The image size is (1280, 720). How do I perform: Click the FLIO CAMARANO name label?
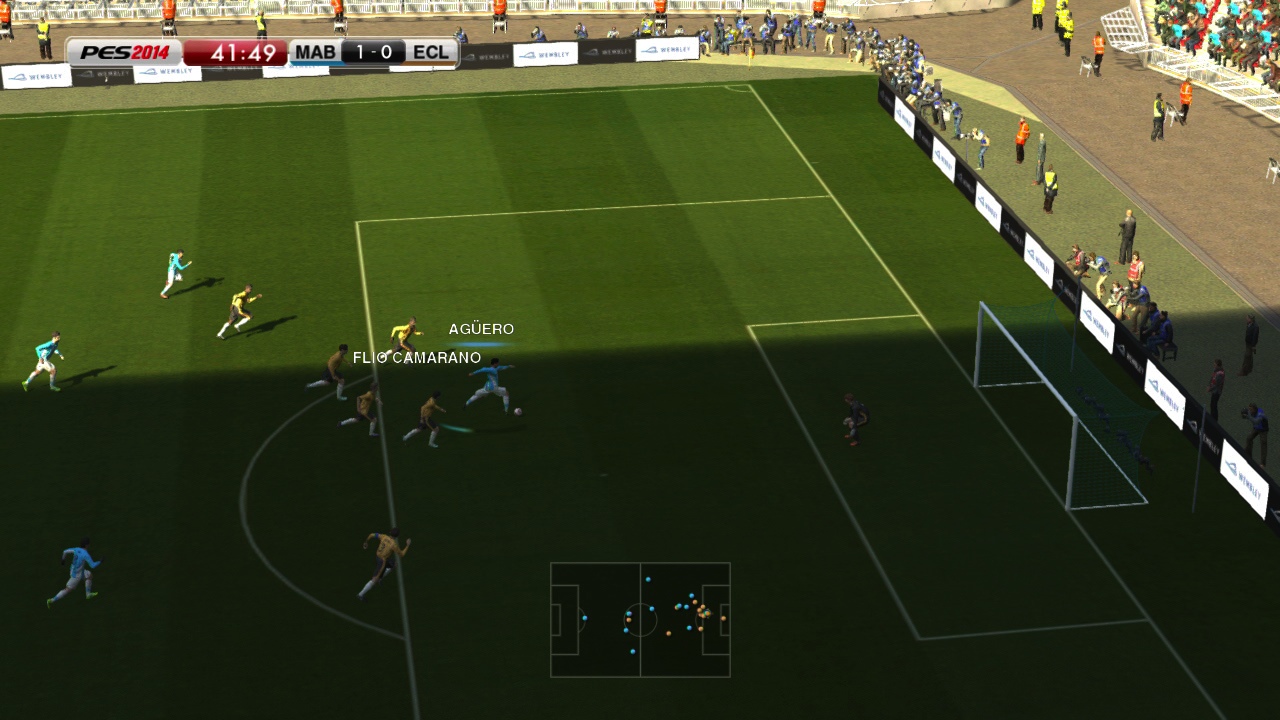418,356
